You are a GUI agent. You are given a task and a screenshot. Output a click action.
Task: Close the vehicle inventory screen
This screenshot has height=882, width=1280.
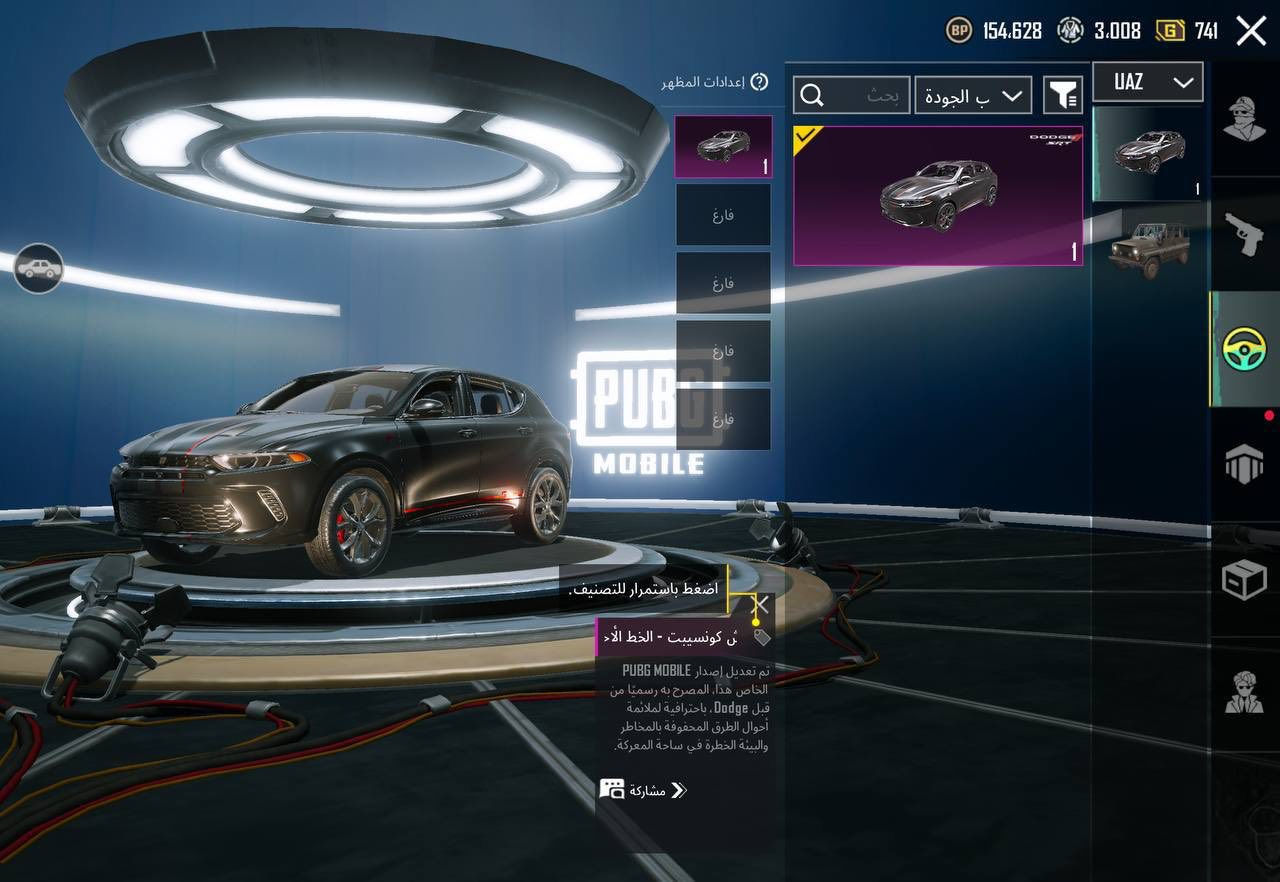pyautogui.click(x=1251, y=31)
